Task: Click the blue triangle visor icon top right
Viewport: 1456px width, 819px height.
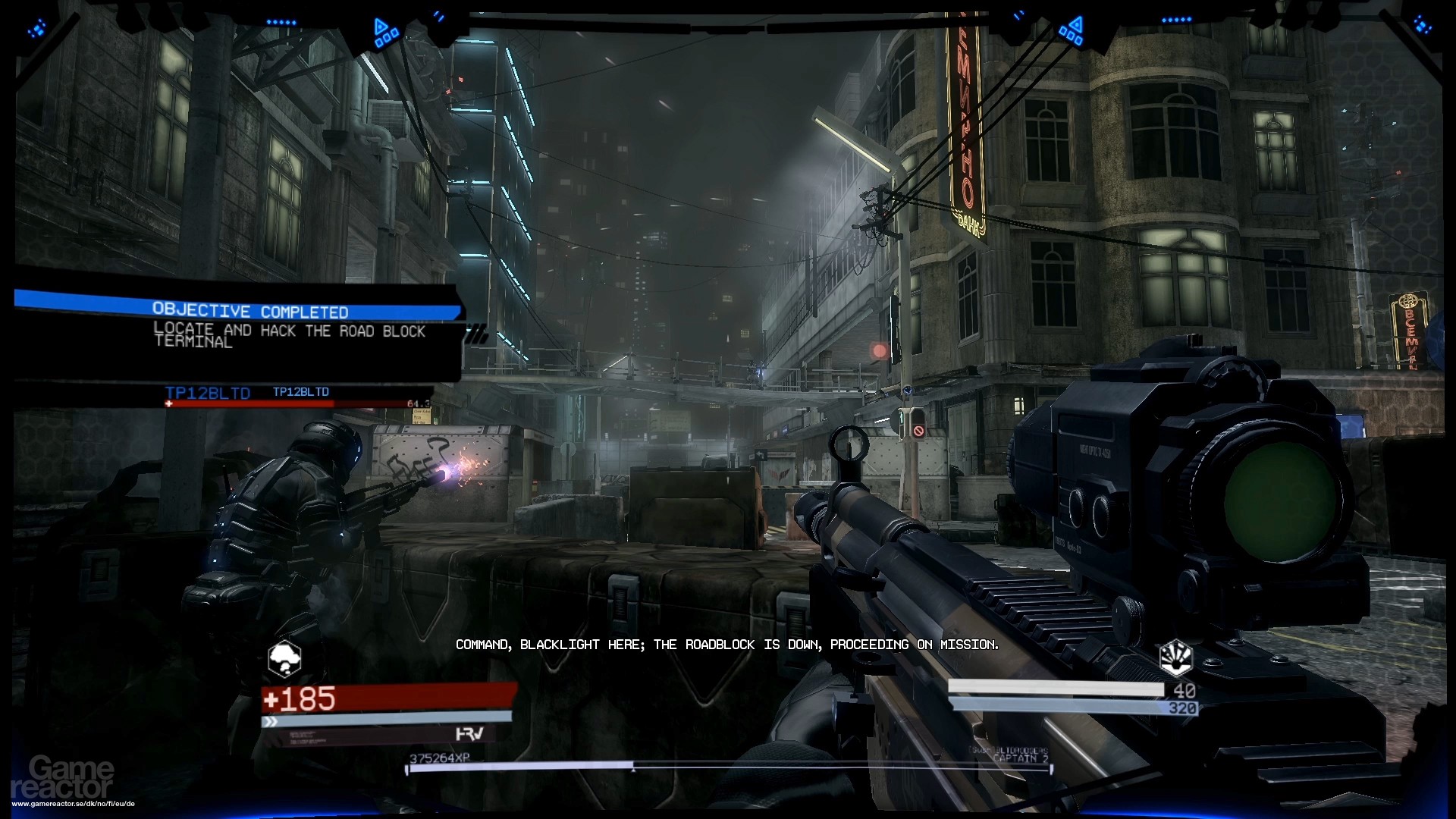Action: 1075,24
